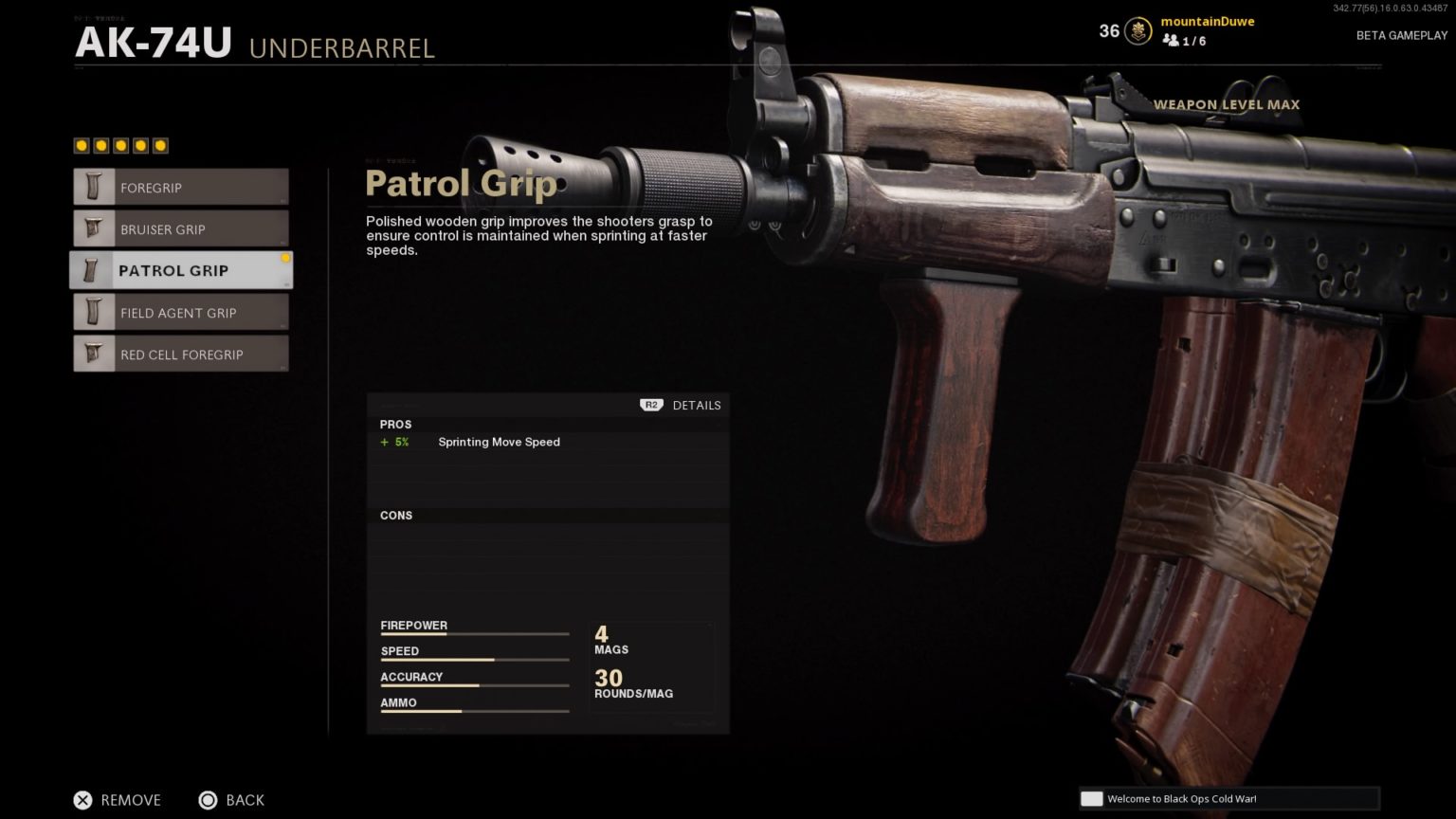
Task: Click the equipped yellow dot on Patrol Grip
Action: (285, 257)
